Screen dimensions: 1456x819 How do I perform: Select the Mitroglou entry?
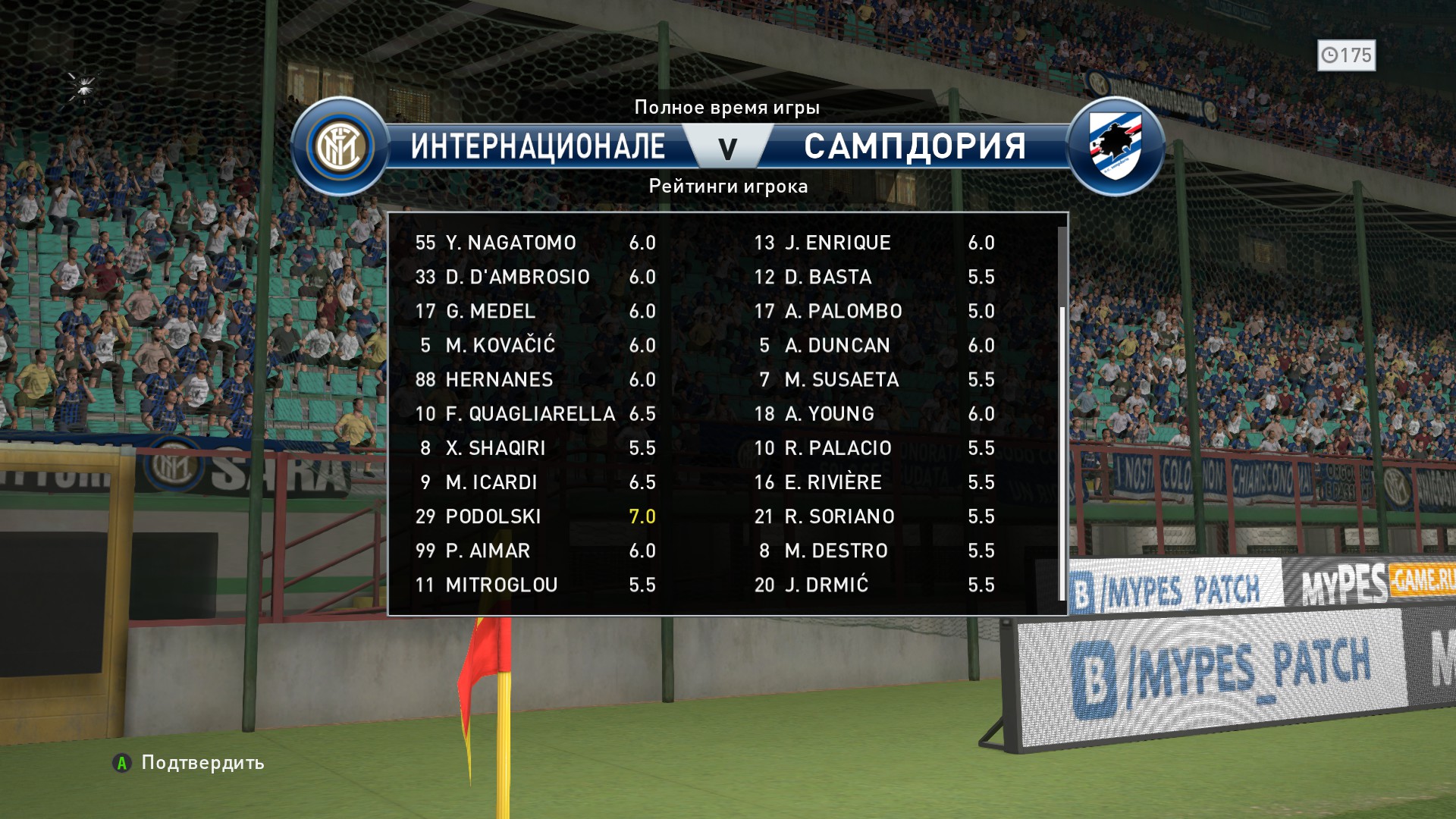501,585
